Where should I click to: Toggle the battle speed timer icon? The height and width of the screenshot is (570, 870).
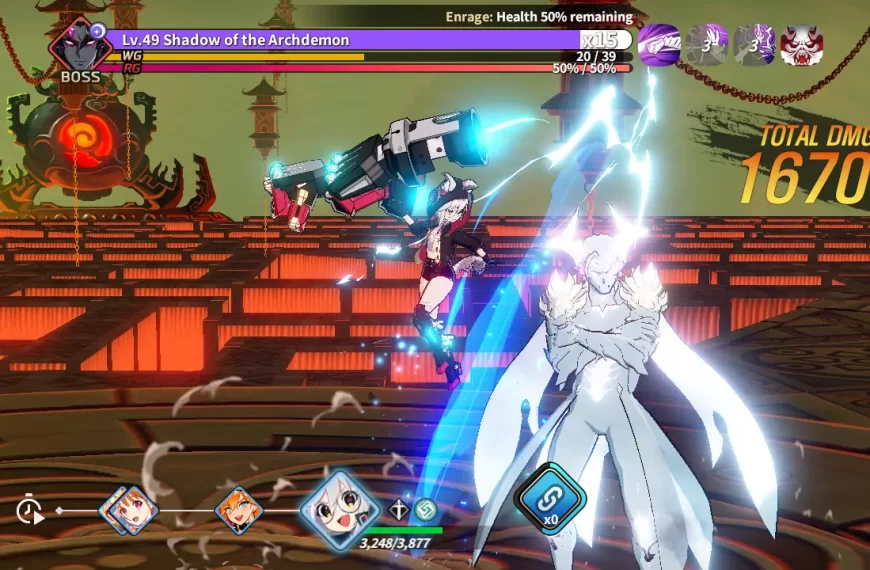(30, 511)
